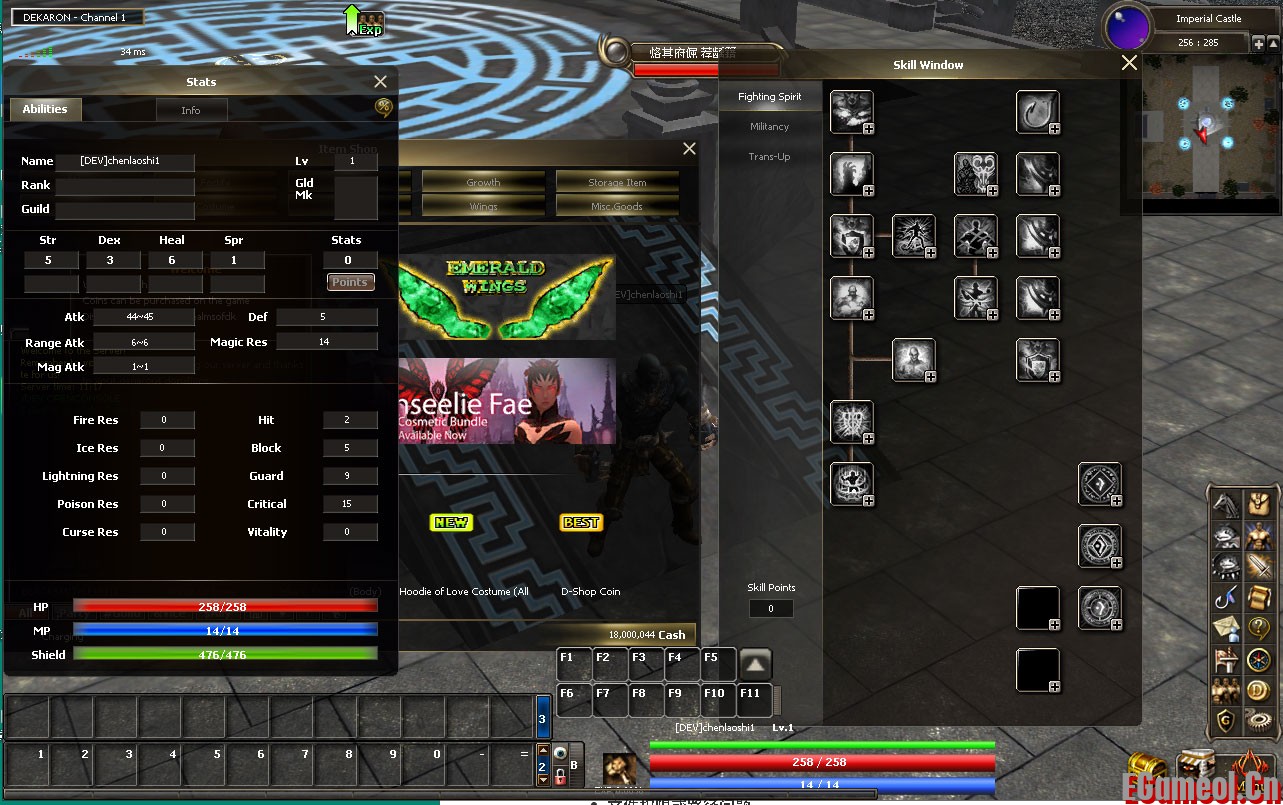Choose the Growth shop category

click(x=483, y=182)
